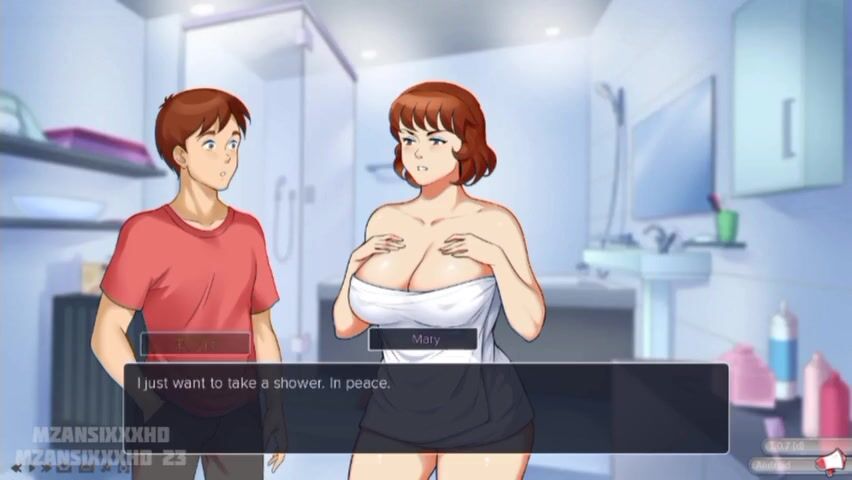Roll back dialogue with the double-left arrow
Image resolution: width=852 pixels, height=480 pixels.
[x=17, y=467]
